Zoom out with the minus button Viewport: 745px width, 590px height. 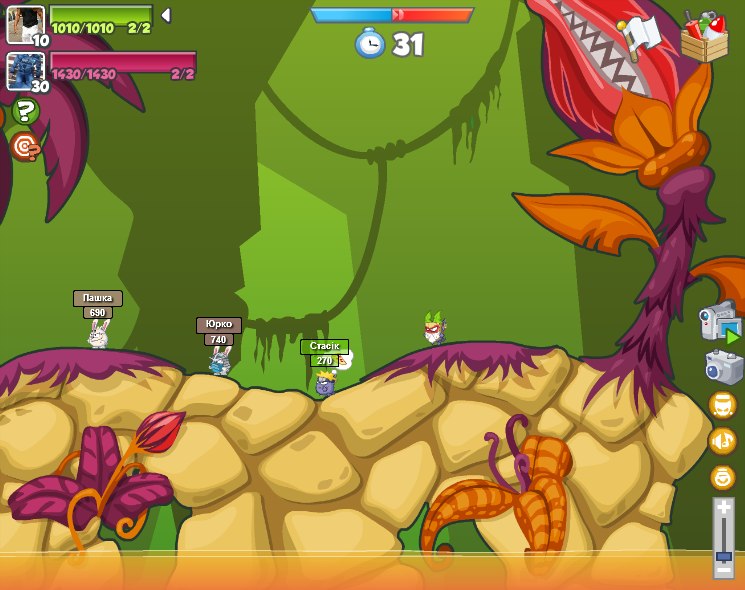pyautogui.click(x=723, y=568)
